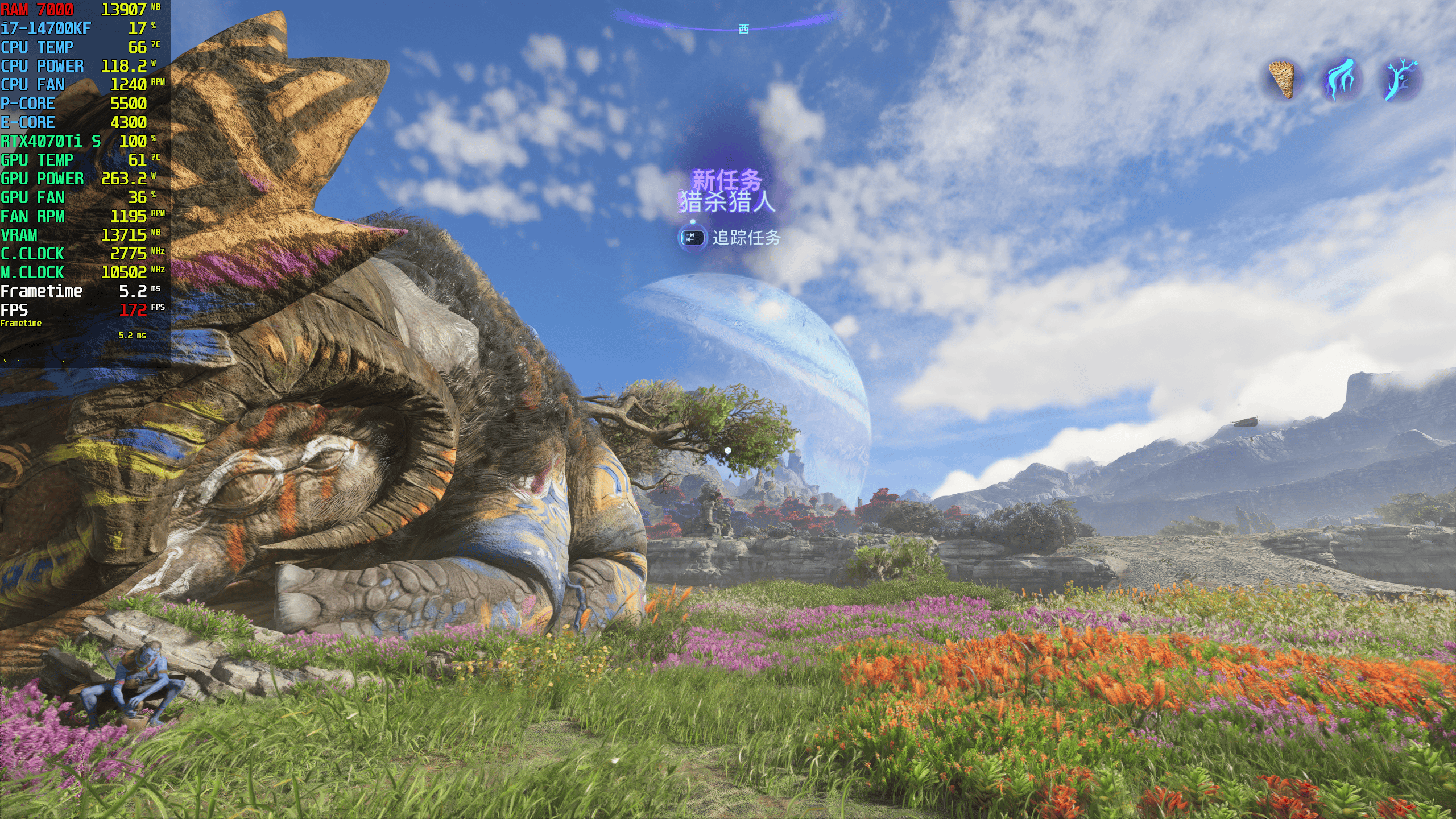Select the glowing blue tendrils icon
The height and width of the screenshot is (819, 1456).
(1341, 81)
